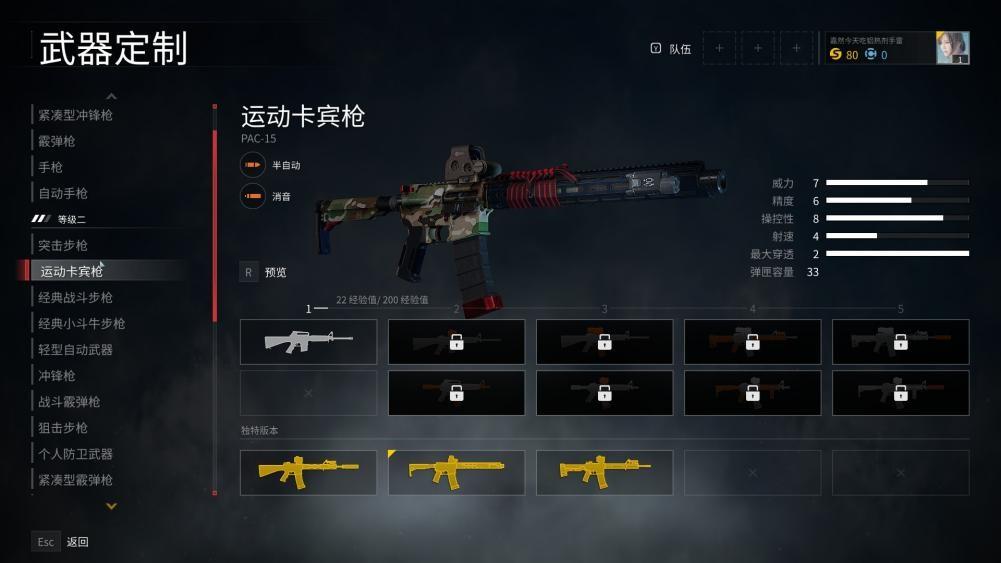Select the unlocked white rifle variant
This screenshot has width=1001, height=563.
pyautogui.click(x=308, y=341)
